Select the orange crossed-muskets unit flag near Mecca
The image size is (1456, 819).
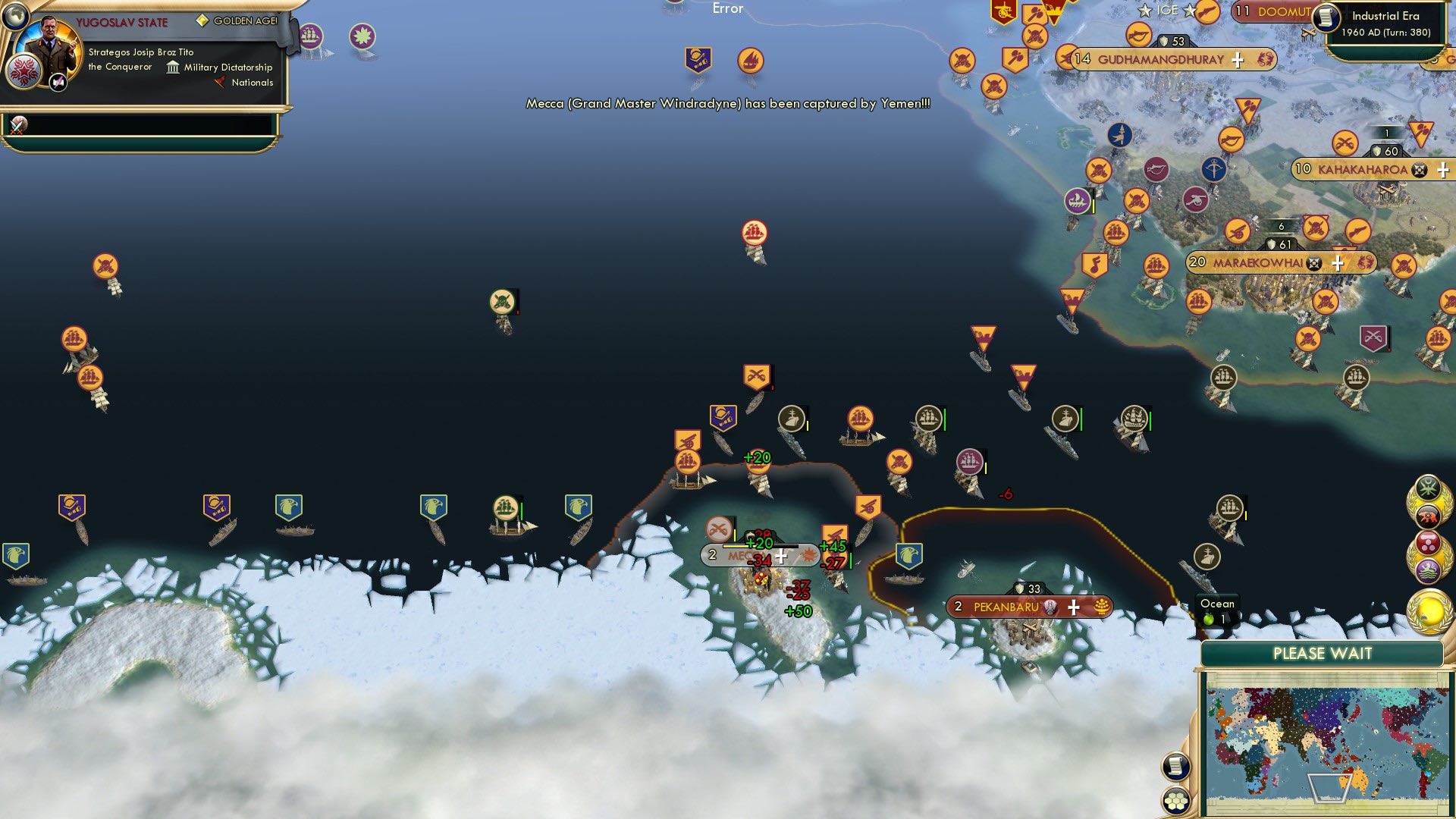(720, 527)
